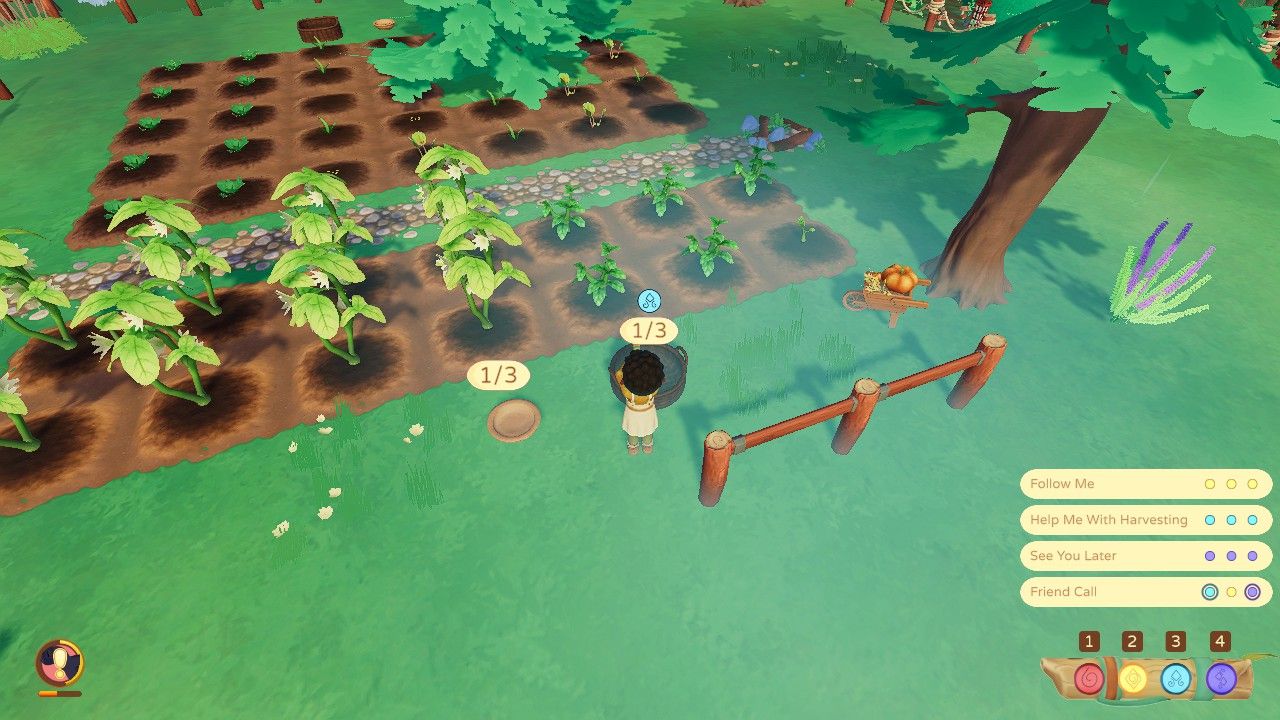
Task: Toggle the outlined purple circle on Friend Call
Action: [x=1253, y=591]
